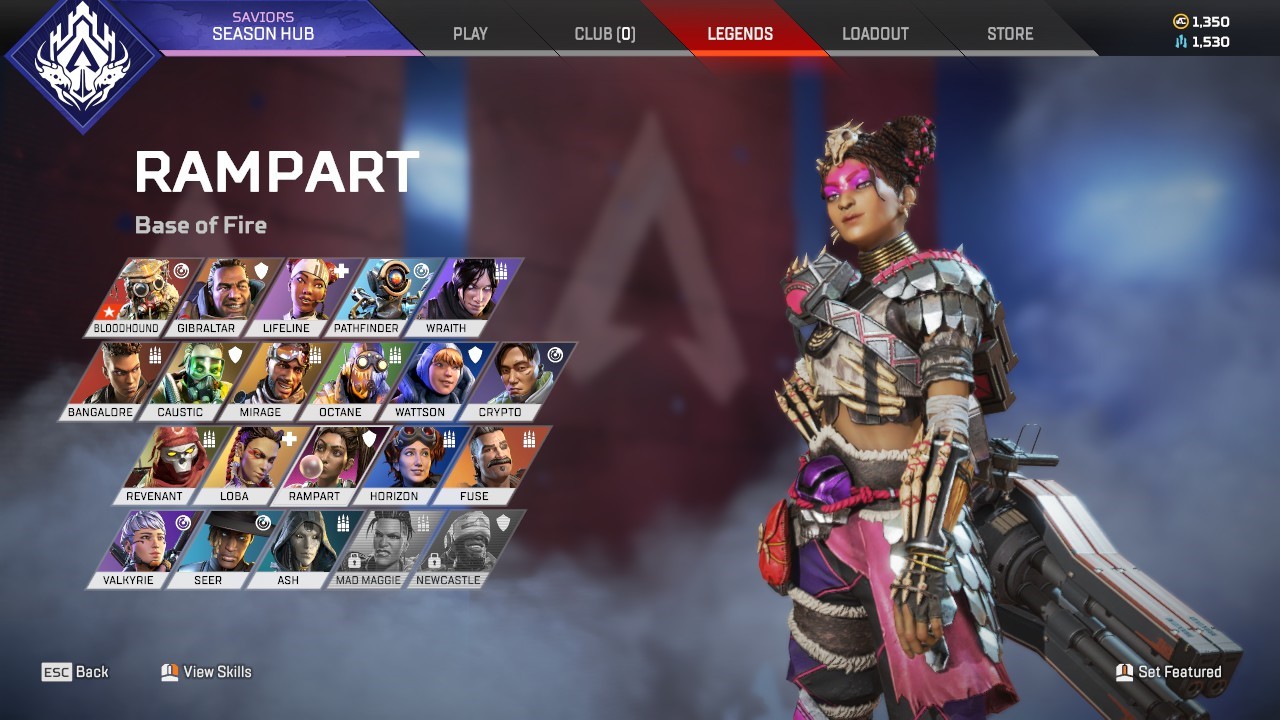
Task: Click the lock icon on Mad Maggie
Action: click(355, 563)
